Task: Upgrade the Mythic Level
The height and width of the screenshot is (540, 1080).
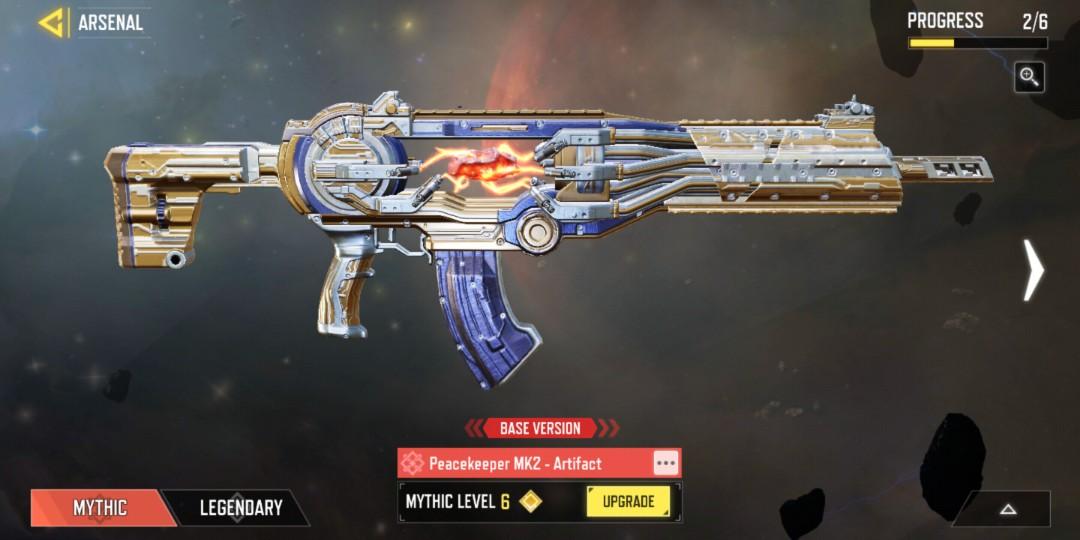Action: pyautogui.click(x=628, y=502)
